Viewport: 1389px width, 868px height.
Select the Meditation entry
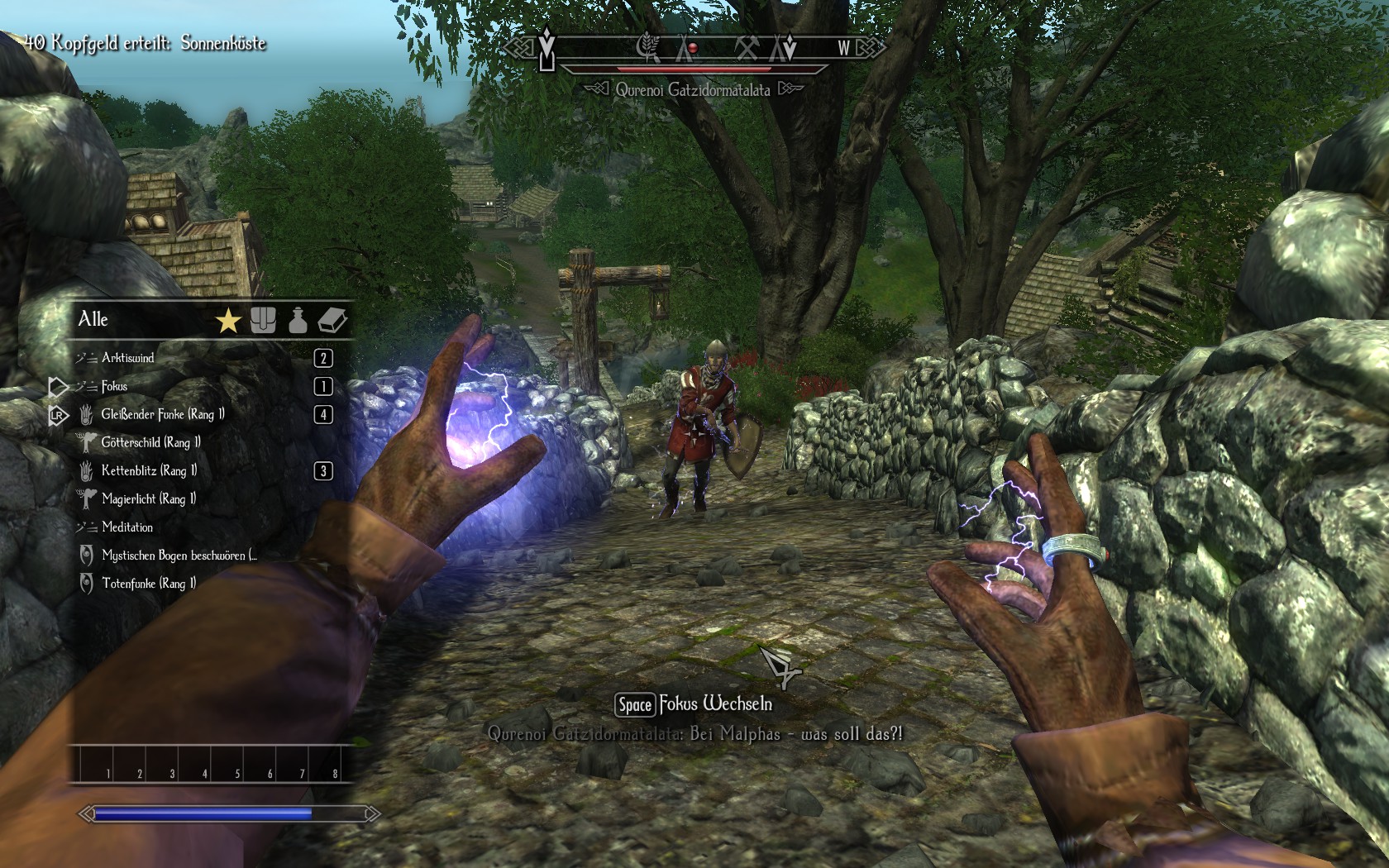(126, 527)
